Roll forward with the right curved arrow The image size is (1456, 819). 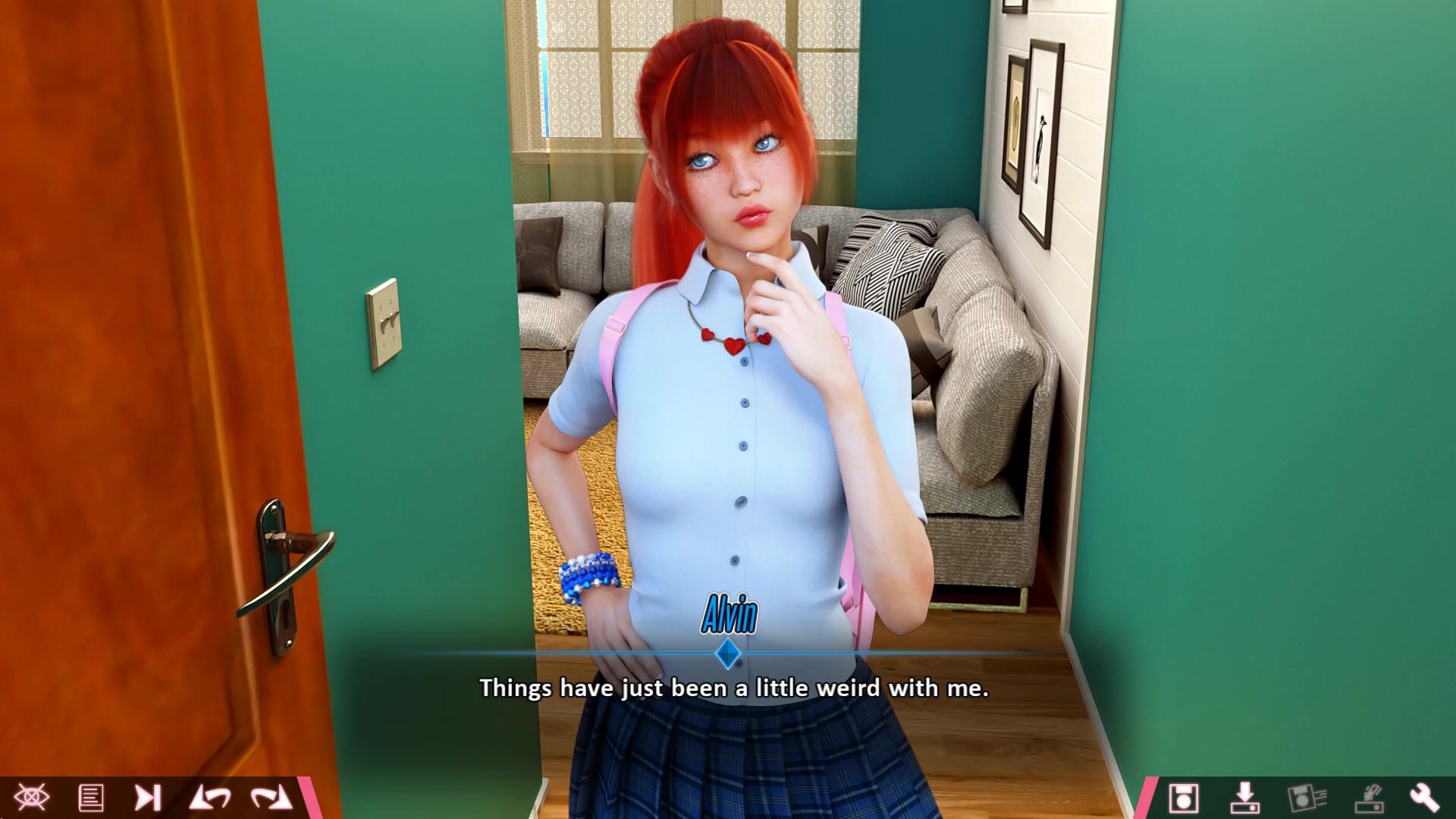point(271,798)
